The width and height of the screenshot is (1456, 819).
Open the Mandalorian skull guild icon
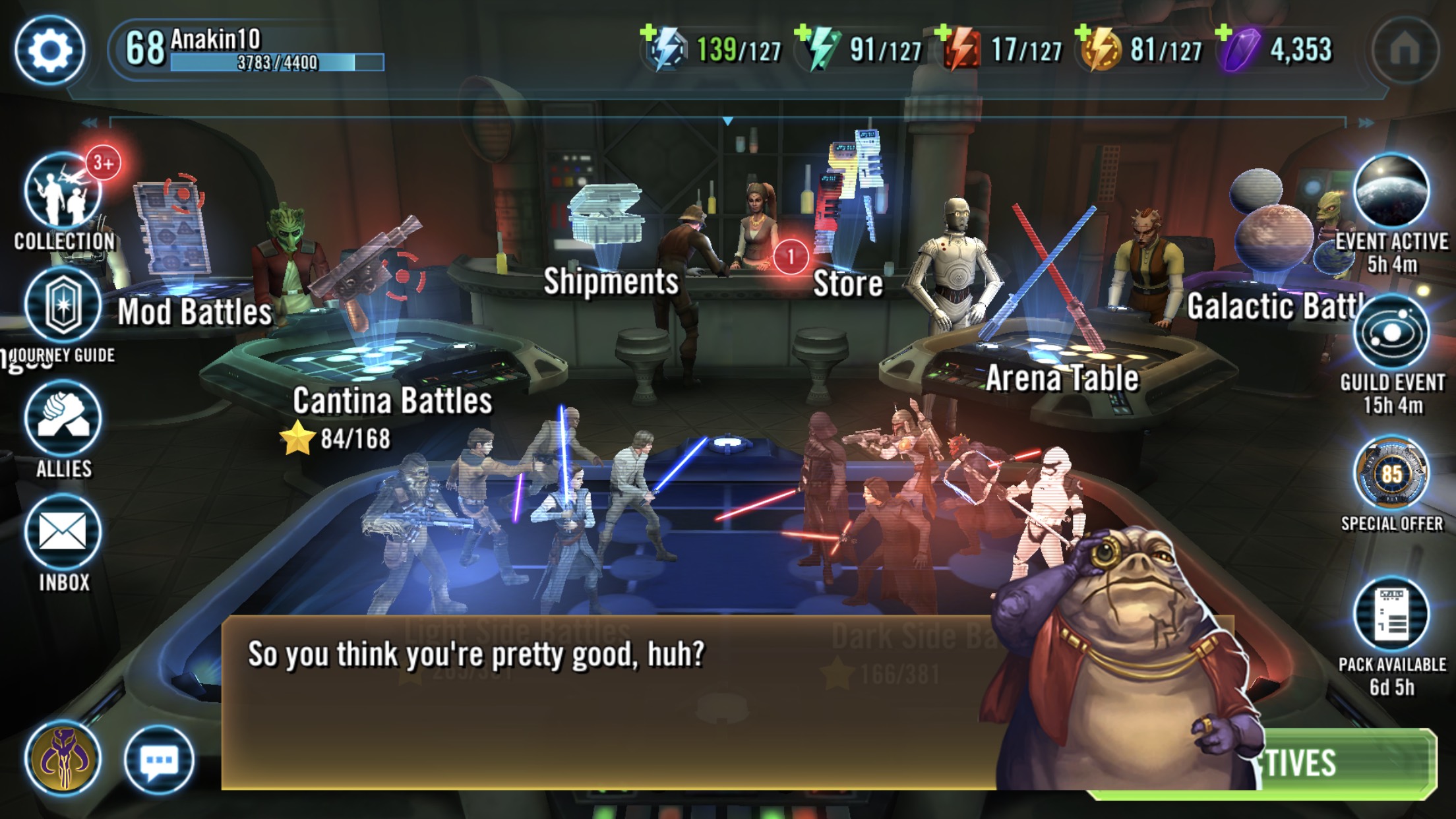click(63, 758)
